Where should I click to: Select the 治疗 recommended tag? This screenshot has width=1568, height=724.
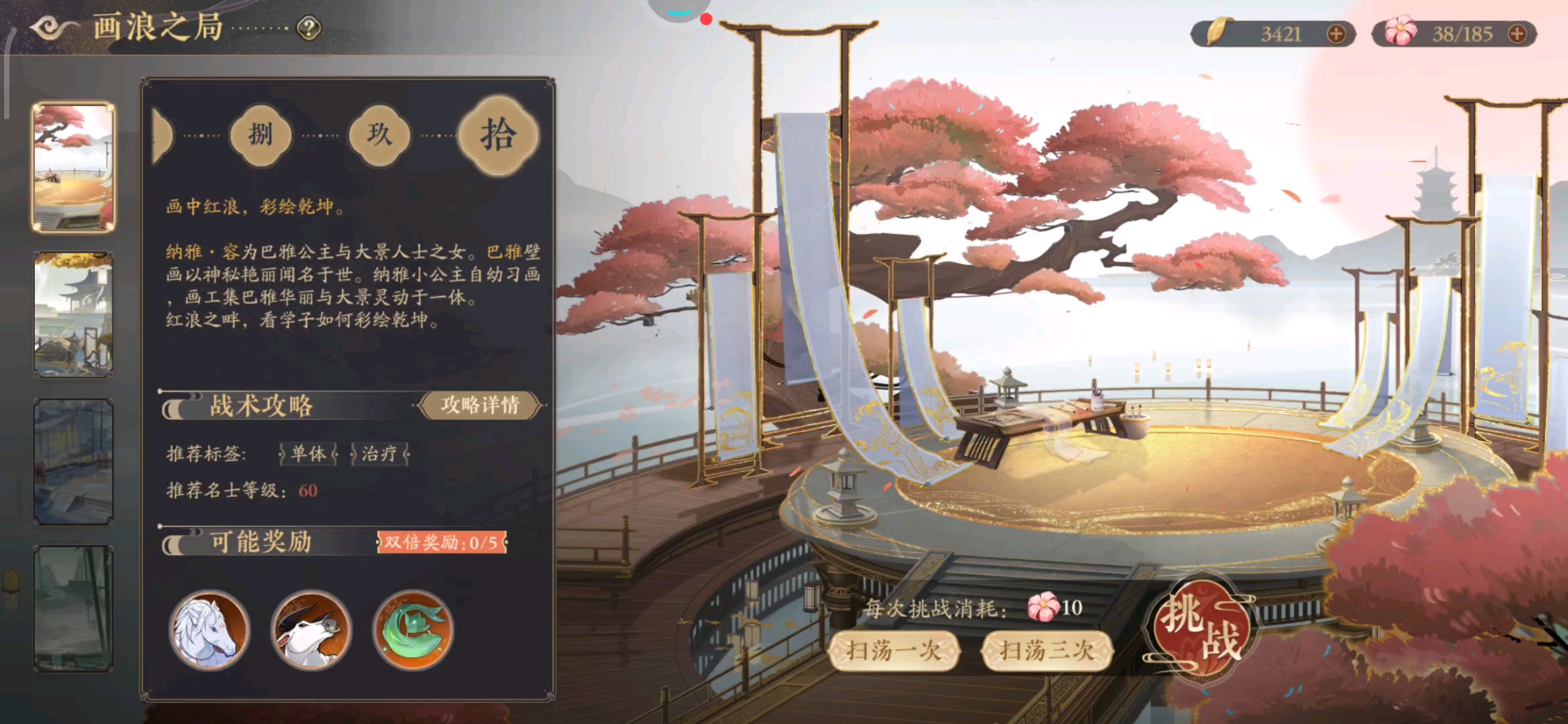pyautogui.click(x=379, y=455)
